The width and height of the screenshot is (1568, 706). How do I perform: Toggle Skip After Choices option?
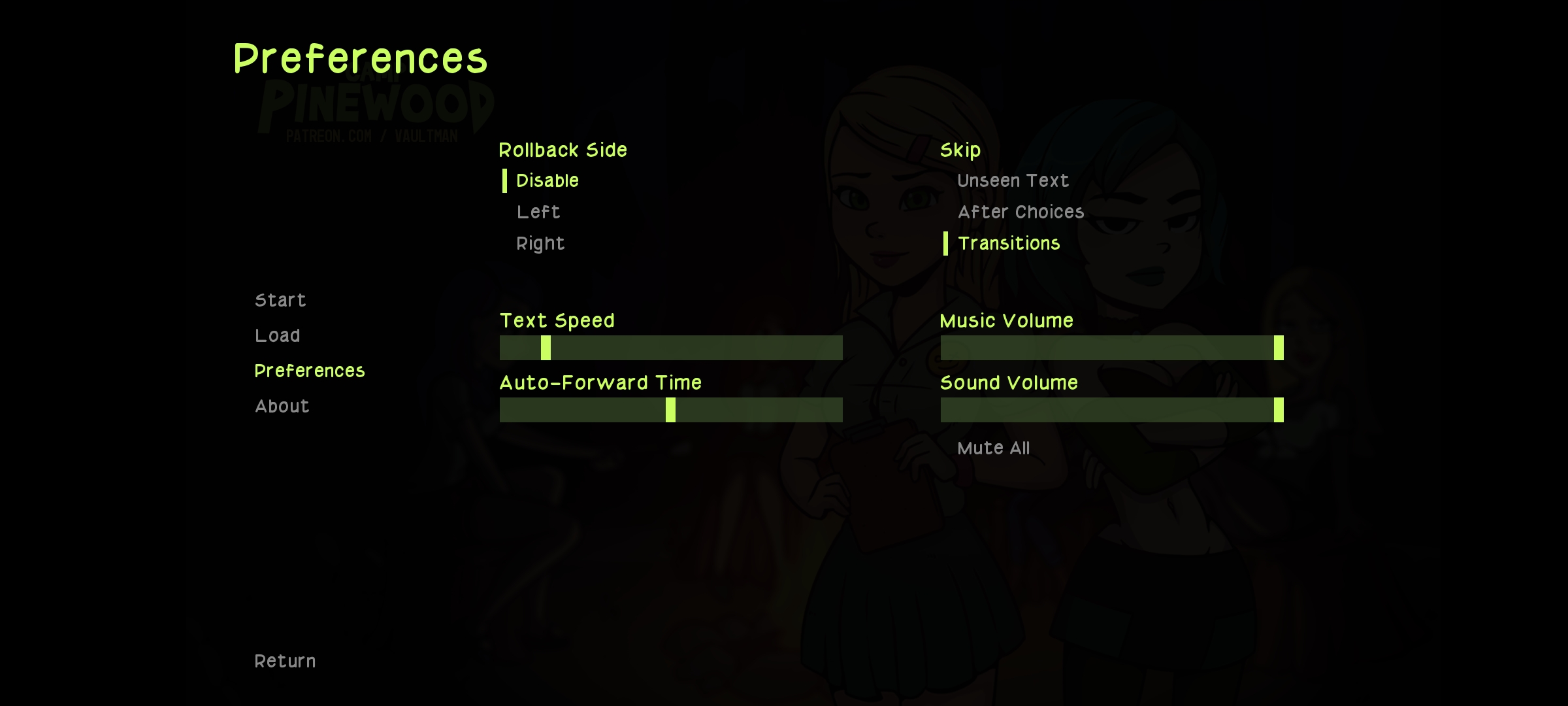click(x=1021, y=212)
